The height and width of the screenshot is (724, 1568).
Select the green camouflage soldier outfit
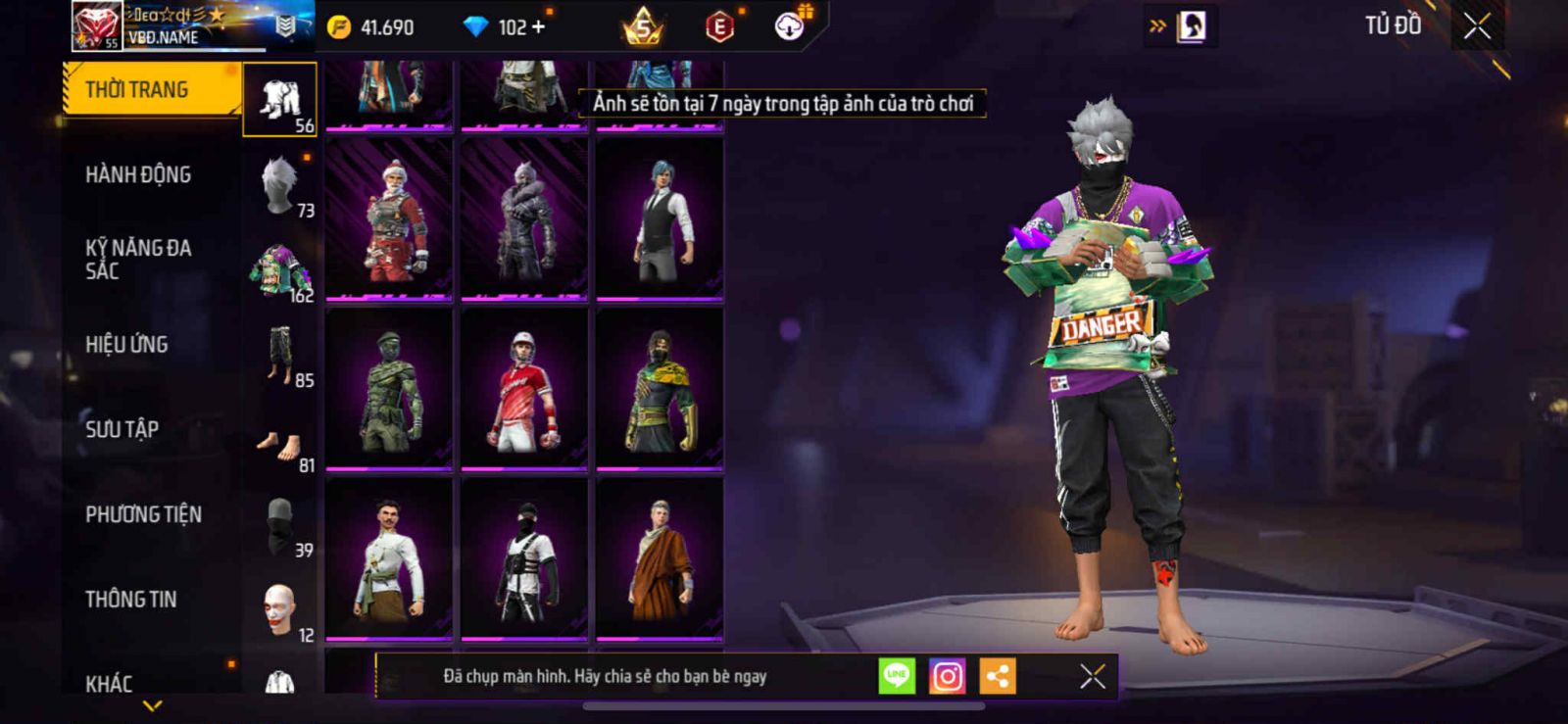pyautogui.click(x=389, y=389)
